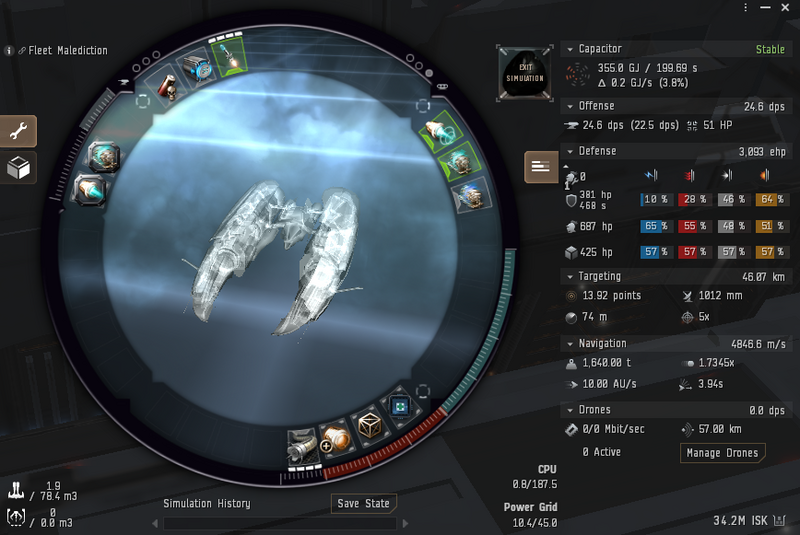This screenshot has width=800, height=535.
Task: Select the wrench fitting tab
Action: click(x=19, y=131)
